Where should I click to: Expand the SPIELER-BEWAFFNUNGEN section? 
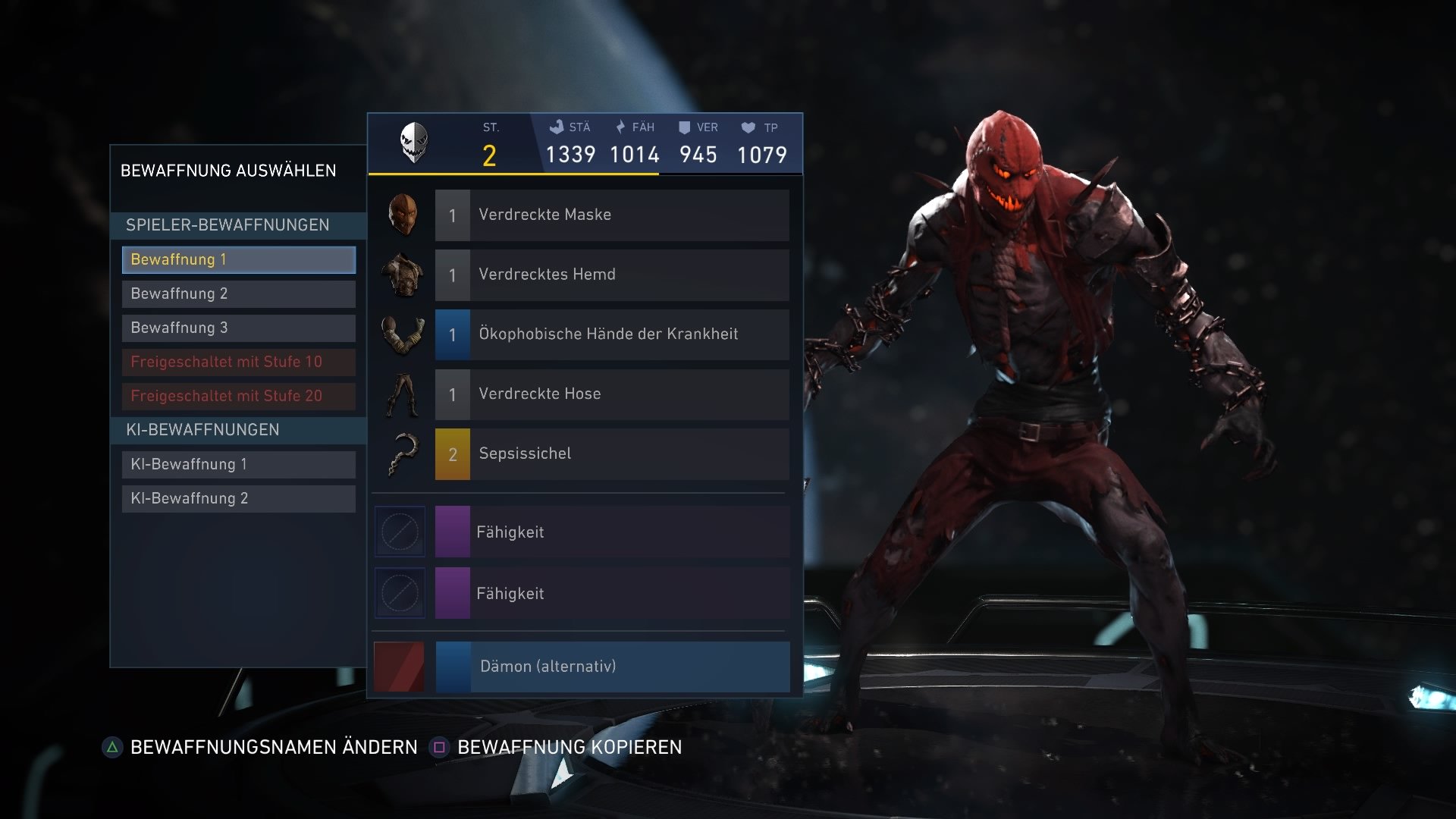238,225
